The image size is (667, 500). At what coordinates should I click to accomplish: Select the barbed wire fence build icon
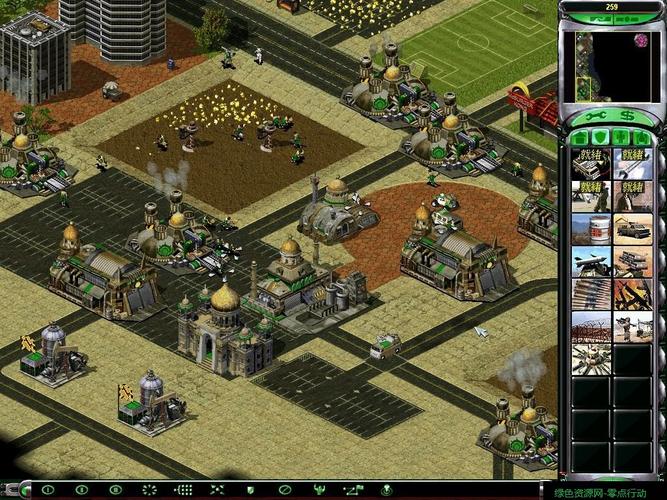pos(592,327)
